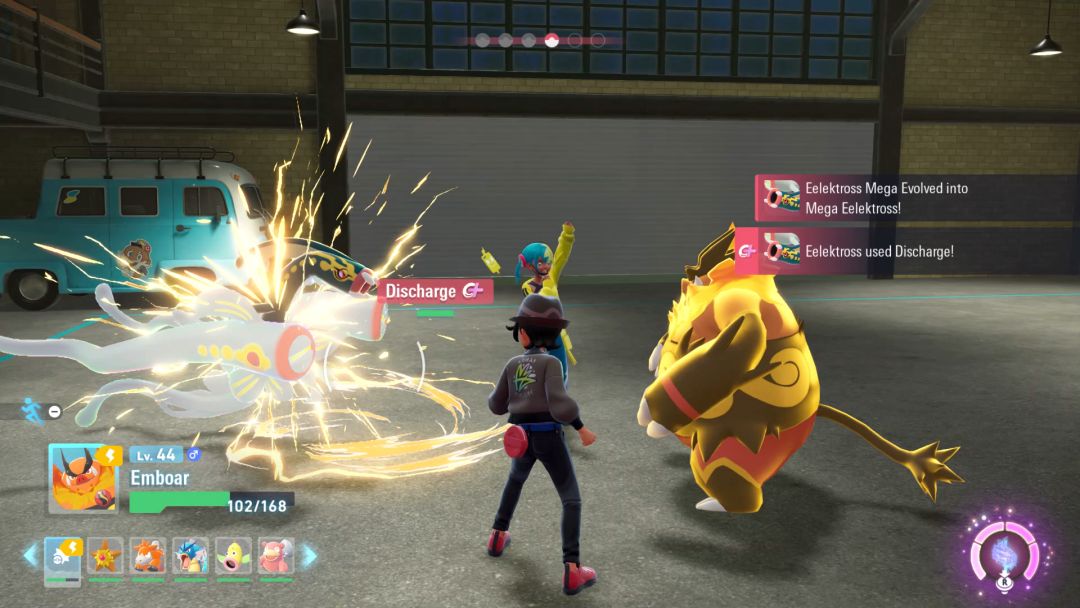Image resolution: width=1080 pixels, height=608 pixels.
Task: Switch to Slowbro in the party
Action: click(x=276, y=556)
